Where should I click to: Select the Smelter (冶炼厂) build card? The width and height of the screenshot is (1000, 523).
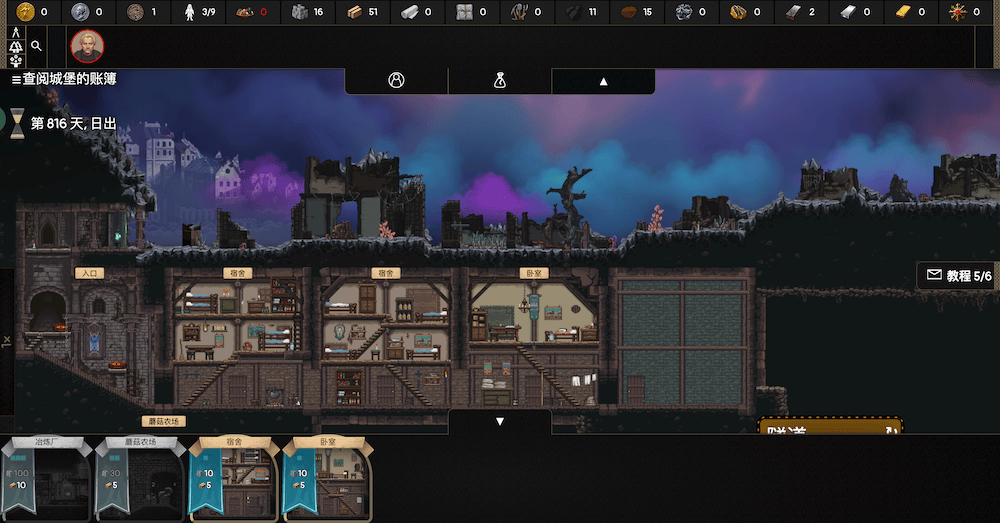pos(47,478)
